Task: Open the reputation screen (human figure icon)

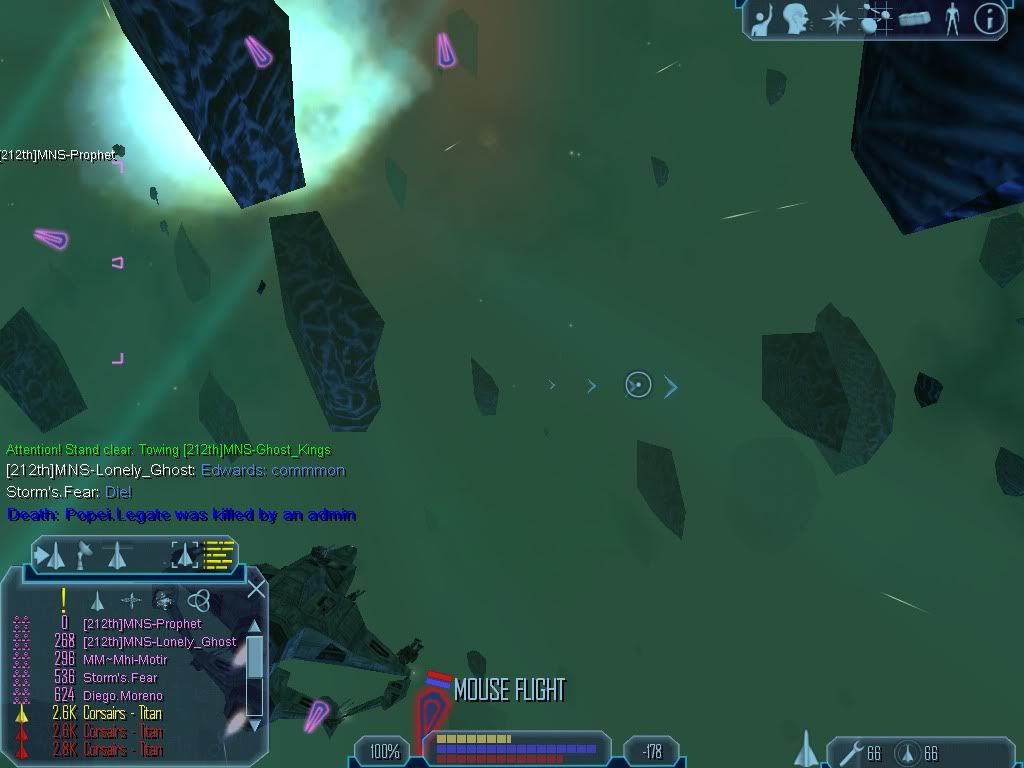Action: click(952, 18)
